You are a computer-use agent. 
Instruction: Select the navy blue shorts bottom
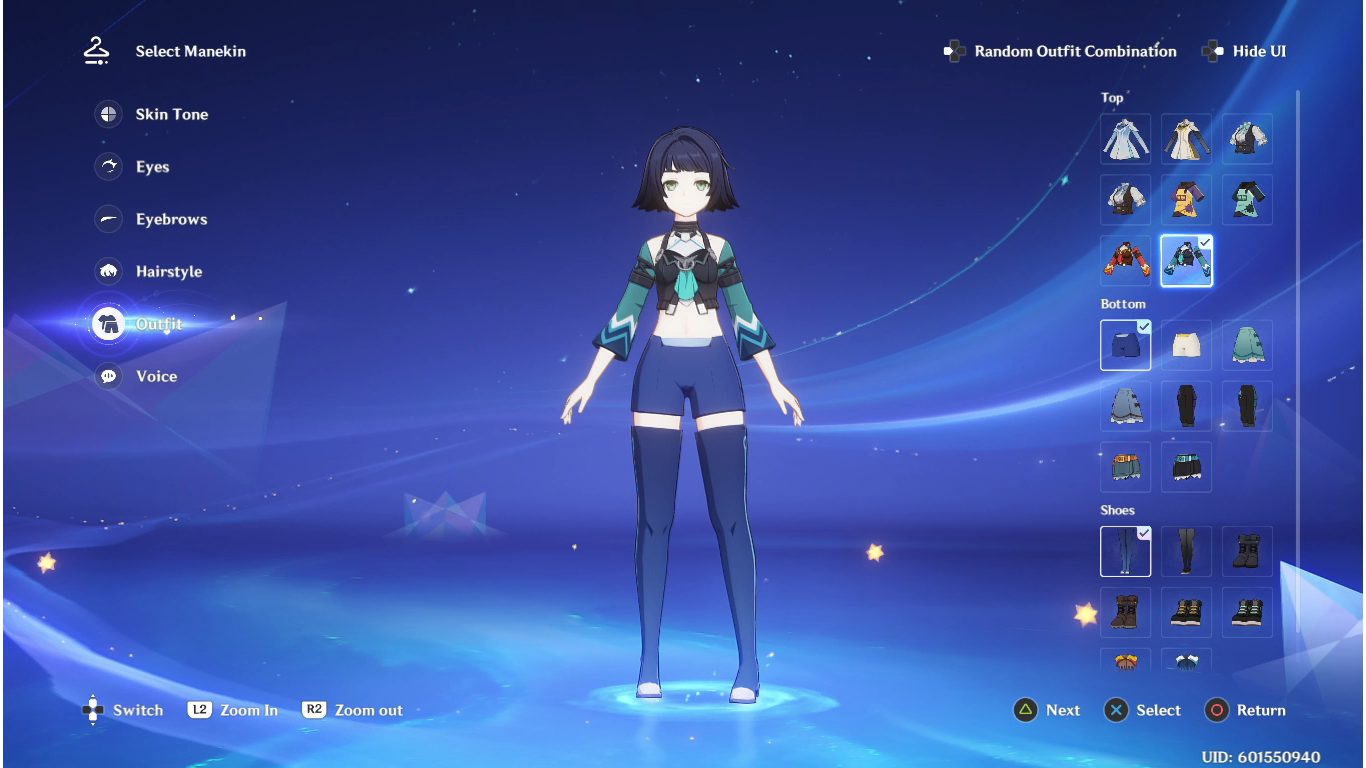1126,345
